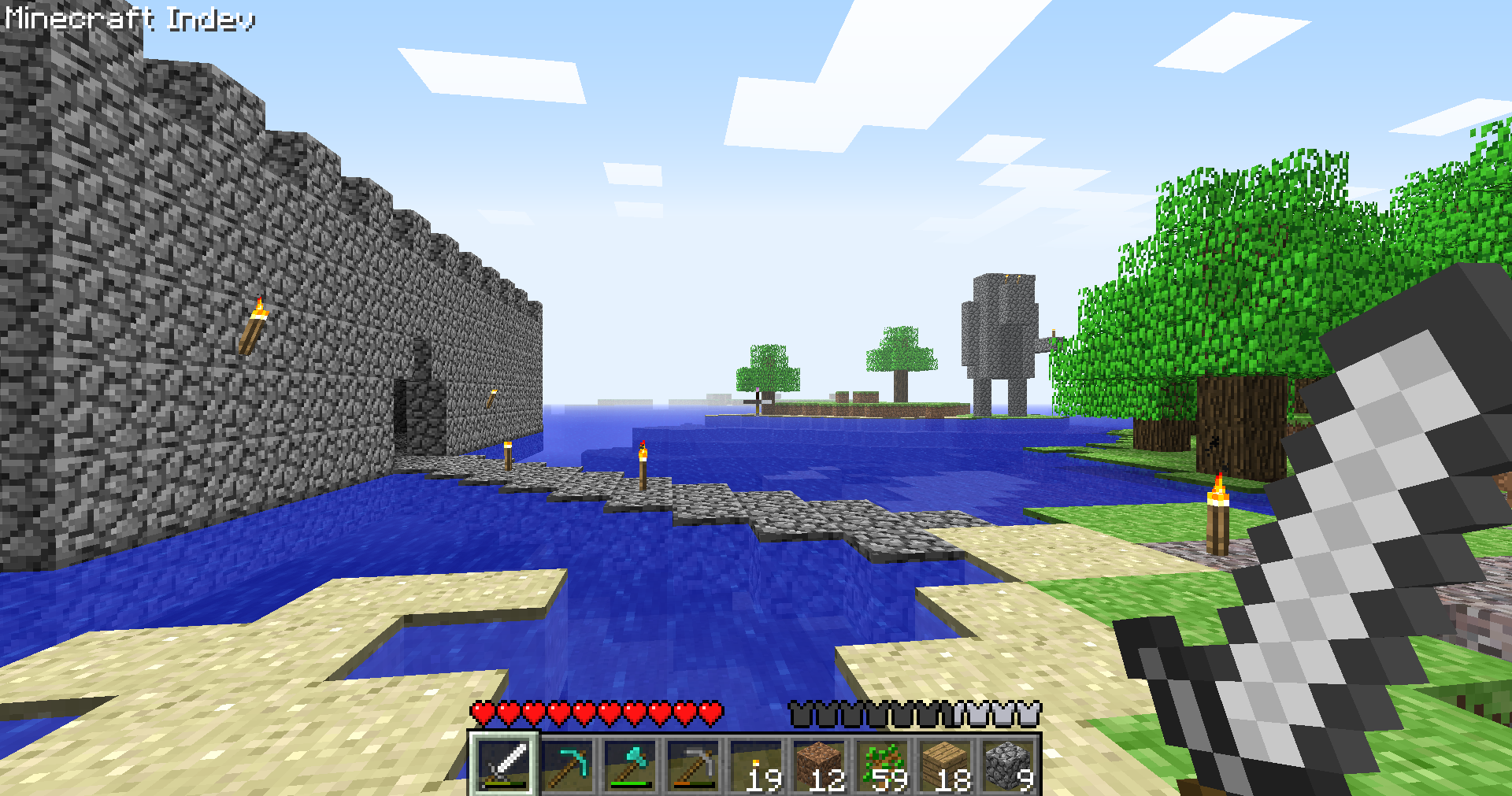Select the cobblestone stack slot

[1008, 764]
